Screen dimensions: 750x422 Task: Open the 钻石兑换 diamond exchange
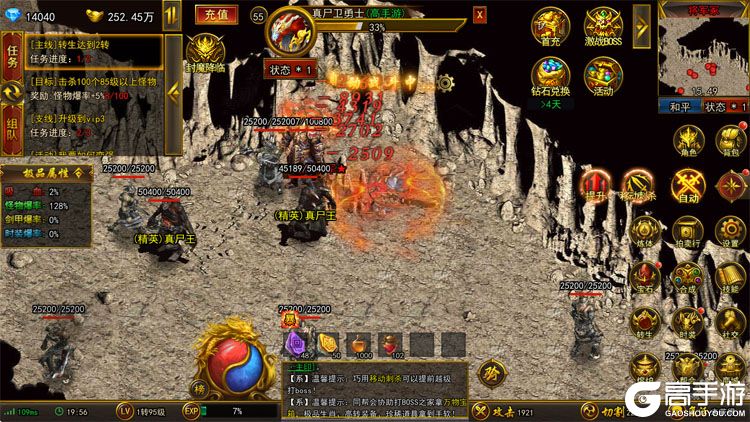(x=549, y=76)
